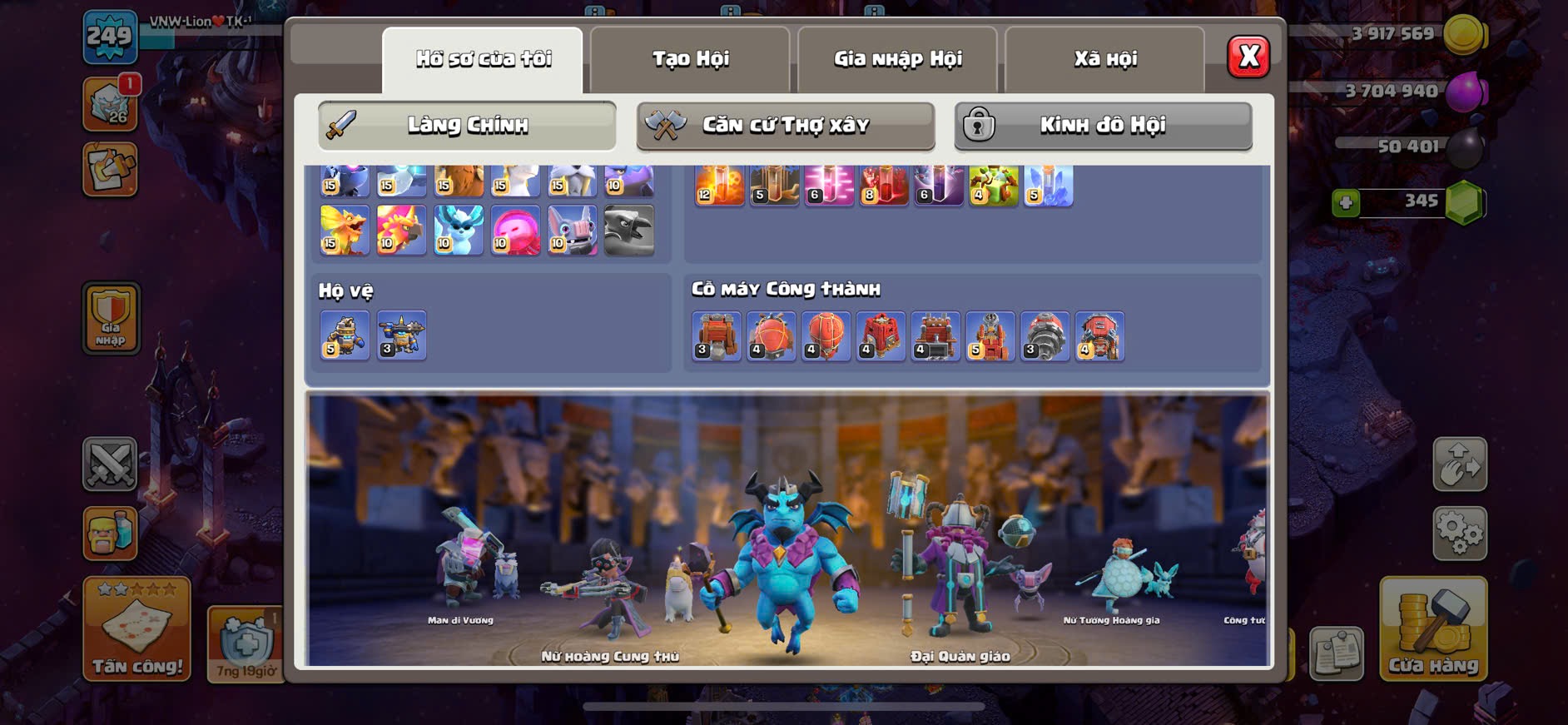Image resolution: width=1568 pixels, height=725 pixels.
Task: View the Căn cứ Thợ xây profile
Action: click(x=785, y=126)
